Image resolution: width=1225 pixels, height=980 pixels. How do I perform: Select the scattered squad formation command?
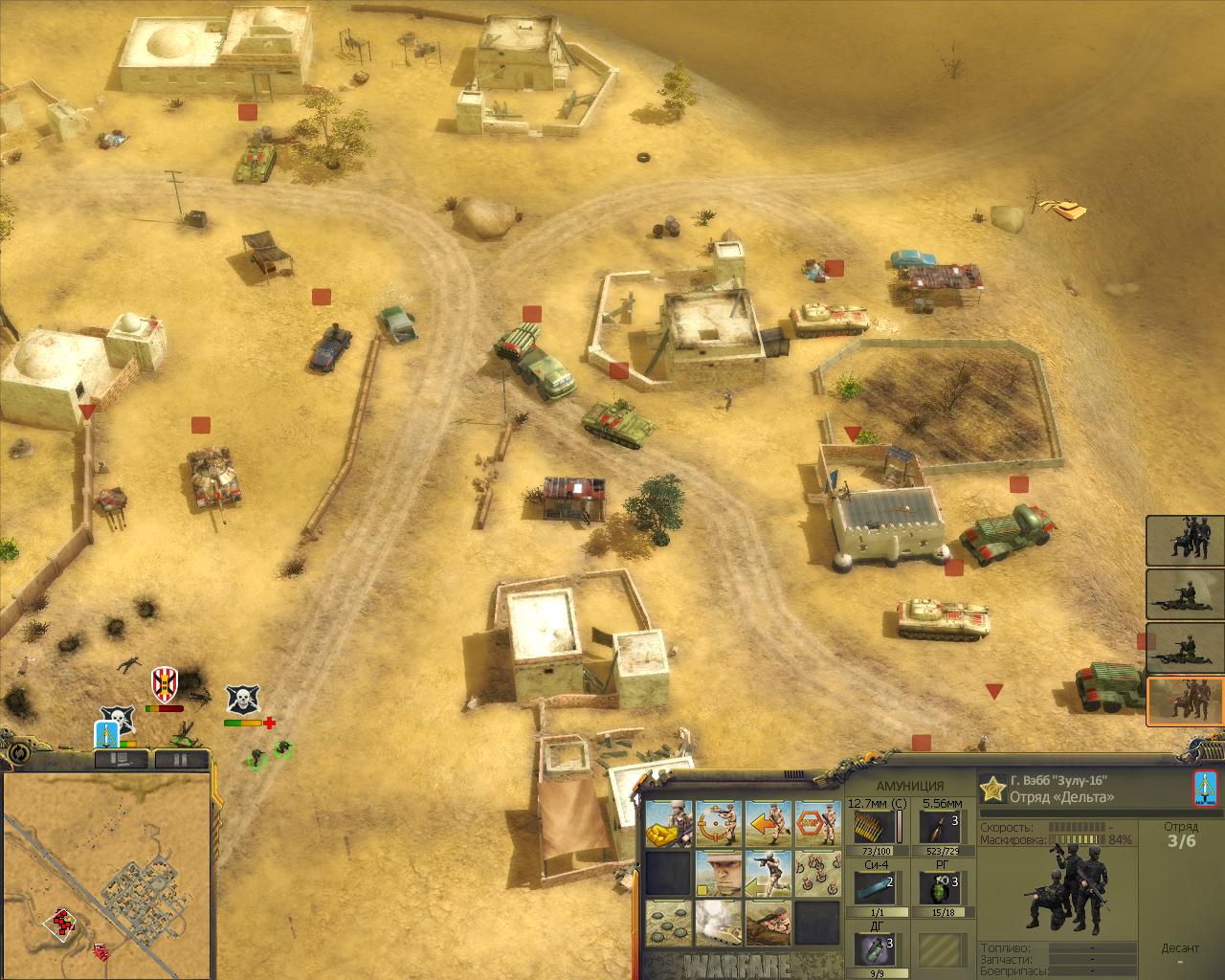pos(816,874)
